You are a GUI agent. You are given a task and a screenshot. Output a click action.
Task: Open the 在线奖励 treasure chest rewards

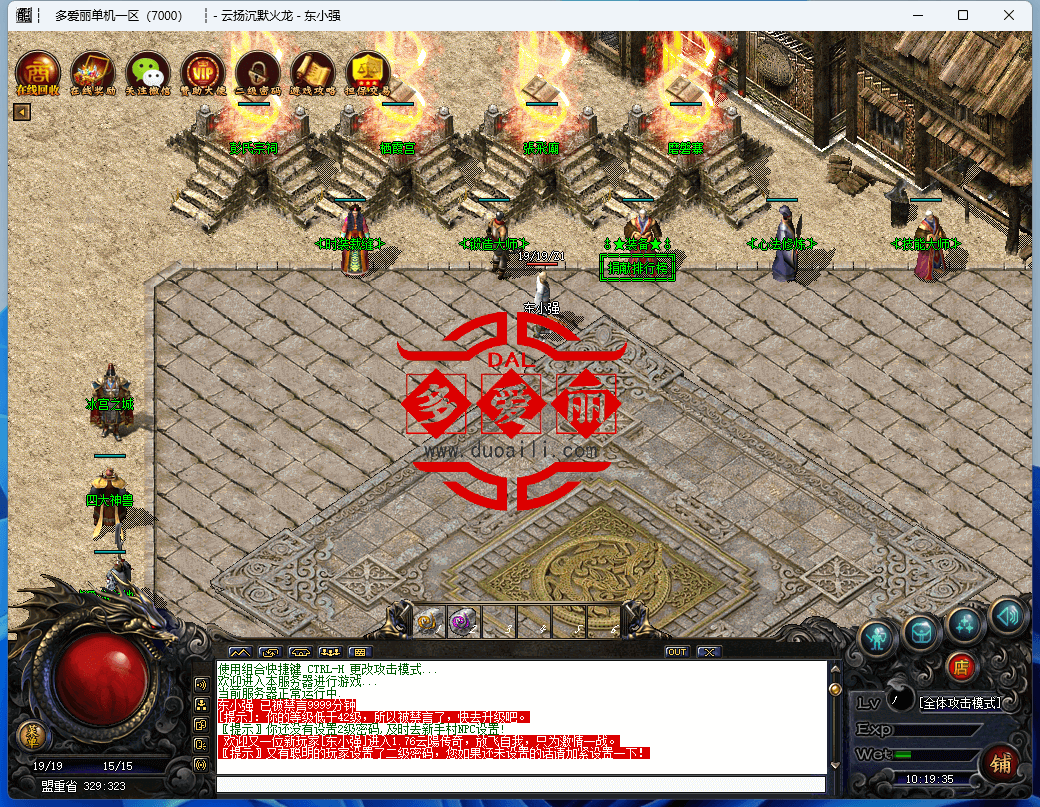[x=93, y=72]
